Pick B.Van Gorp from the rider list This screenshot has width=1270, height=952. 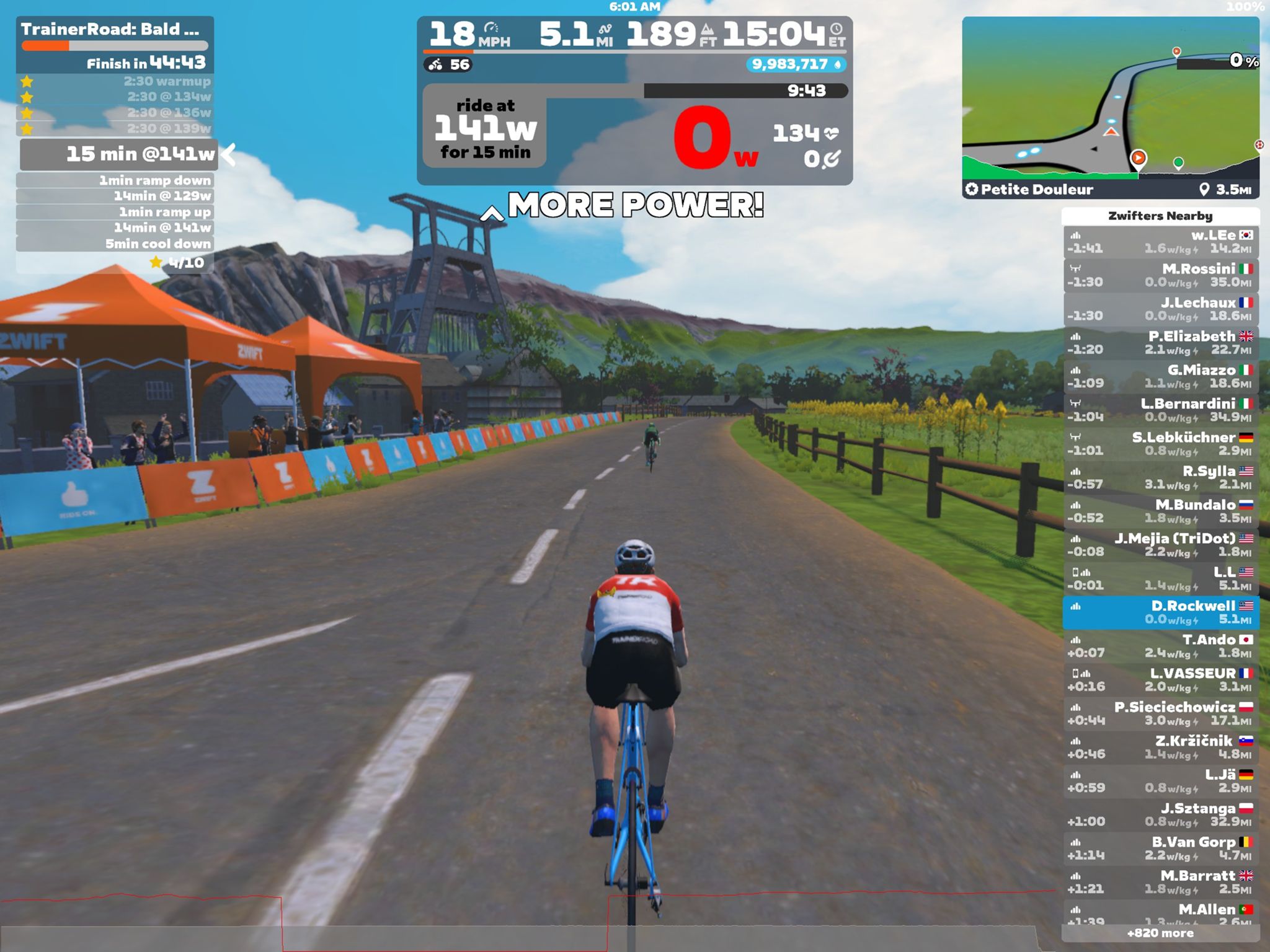tap(1160, 848)
